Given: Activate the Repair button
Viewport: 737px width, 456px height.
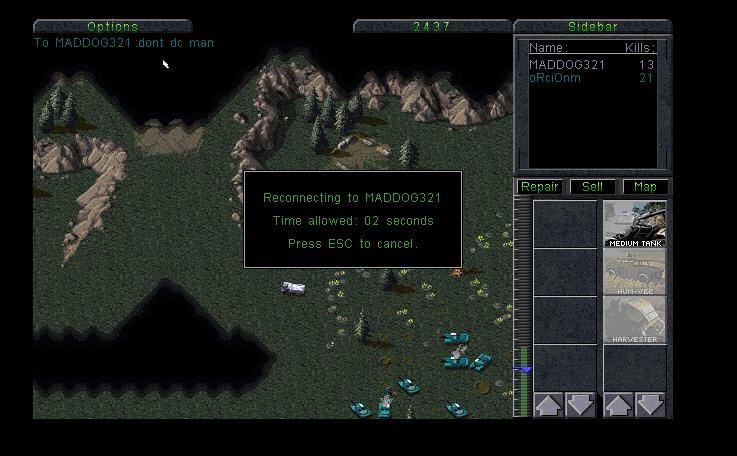Looking at the screenshot, I should 540,187.
